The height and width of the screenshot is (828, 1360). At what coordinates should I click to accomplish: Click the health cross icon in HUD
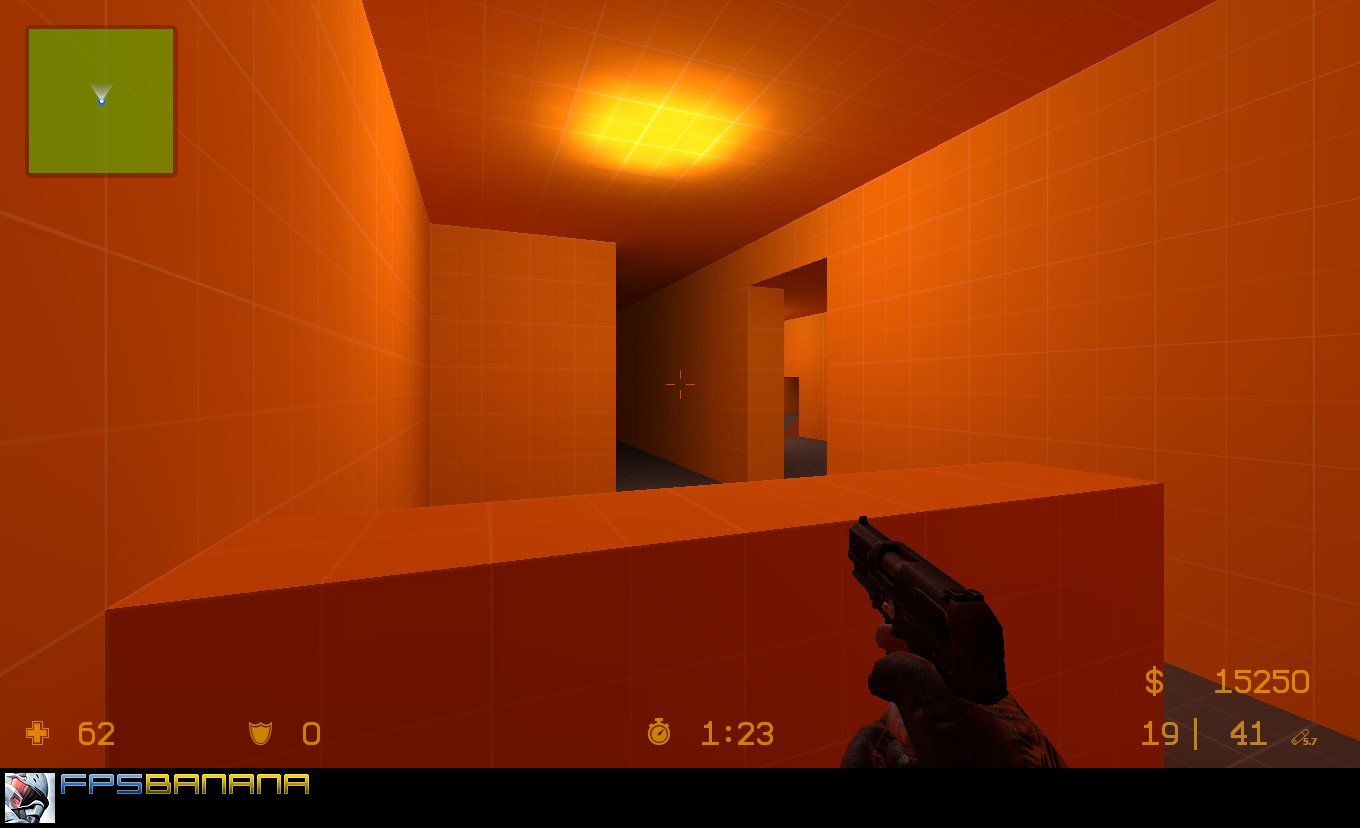point(36,735)
